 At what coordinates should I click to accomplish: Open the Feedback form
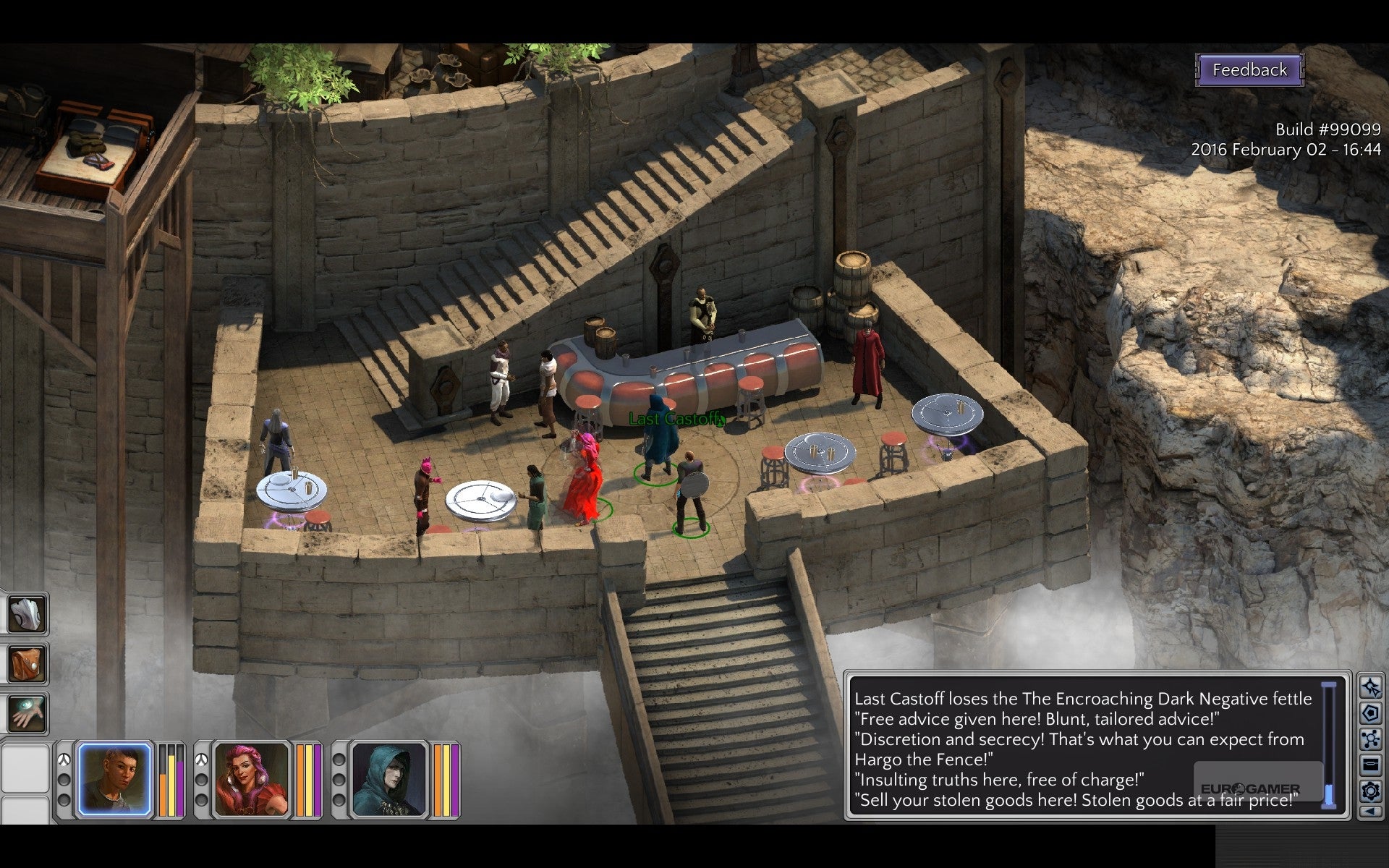point(1249,70)
